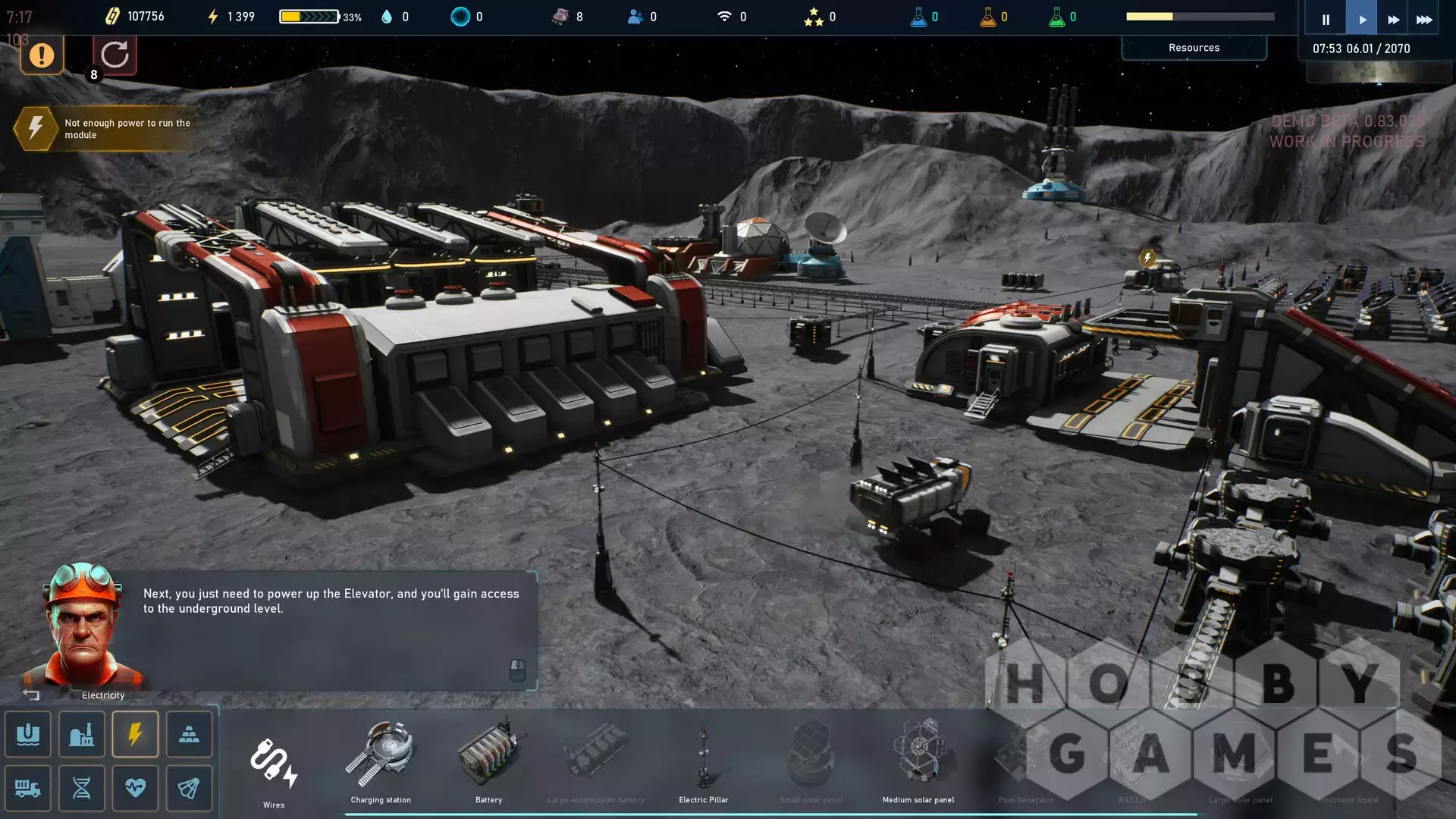This screenshot has height=819, width=1456.
Task: Switch to the factory buildings category
Action: pyautogui.click(x=82, y=734)
